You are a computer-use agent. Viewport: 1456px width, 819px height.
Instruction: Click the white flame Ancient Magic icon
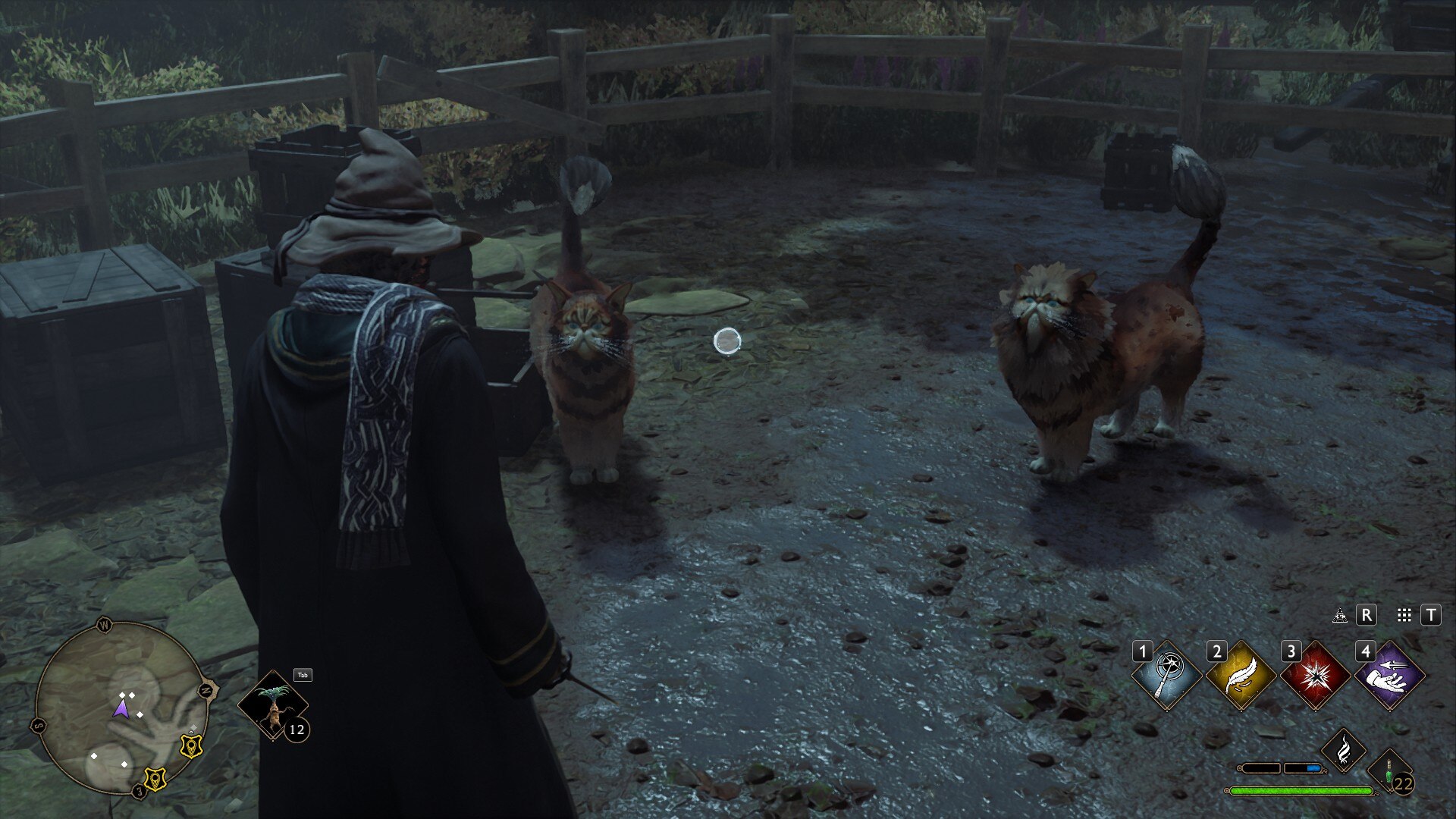point(1344,750)
